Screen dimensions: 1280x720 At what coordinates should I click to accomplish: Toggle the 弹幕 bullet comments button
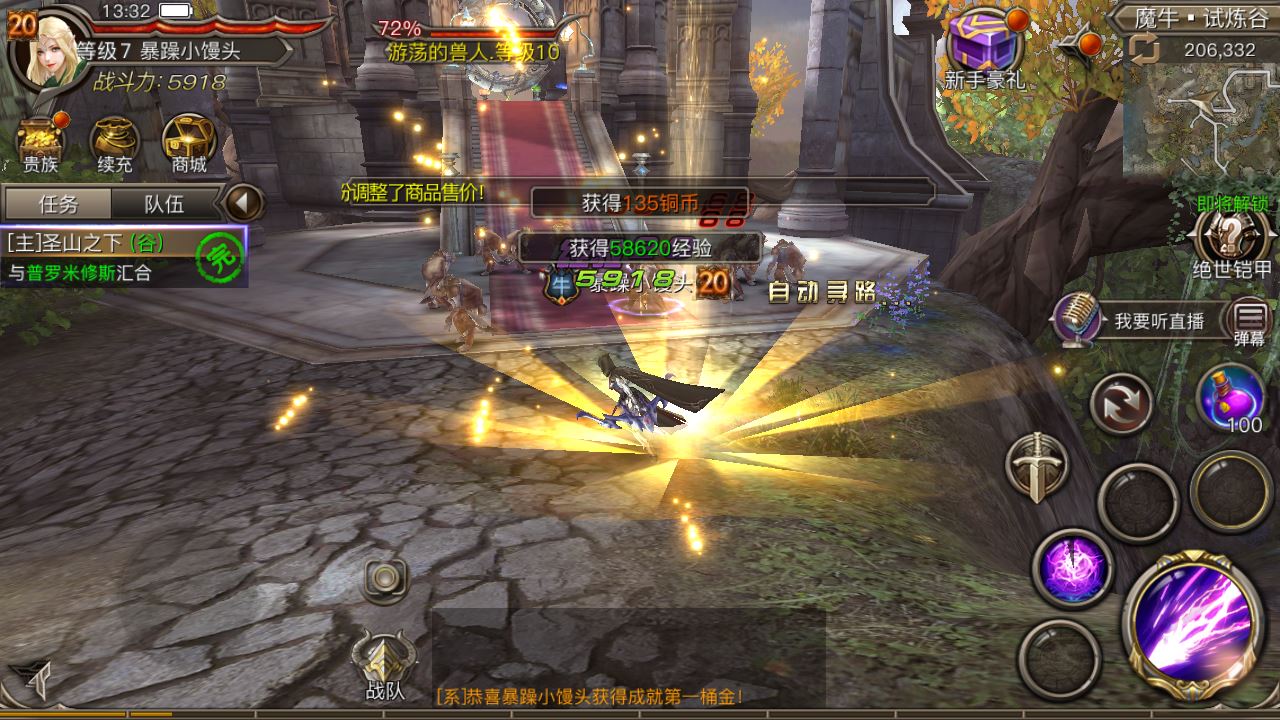[1250, 320]
